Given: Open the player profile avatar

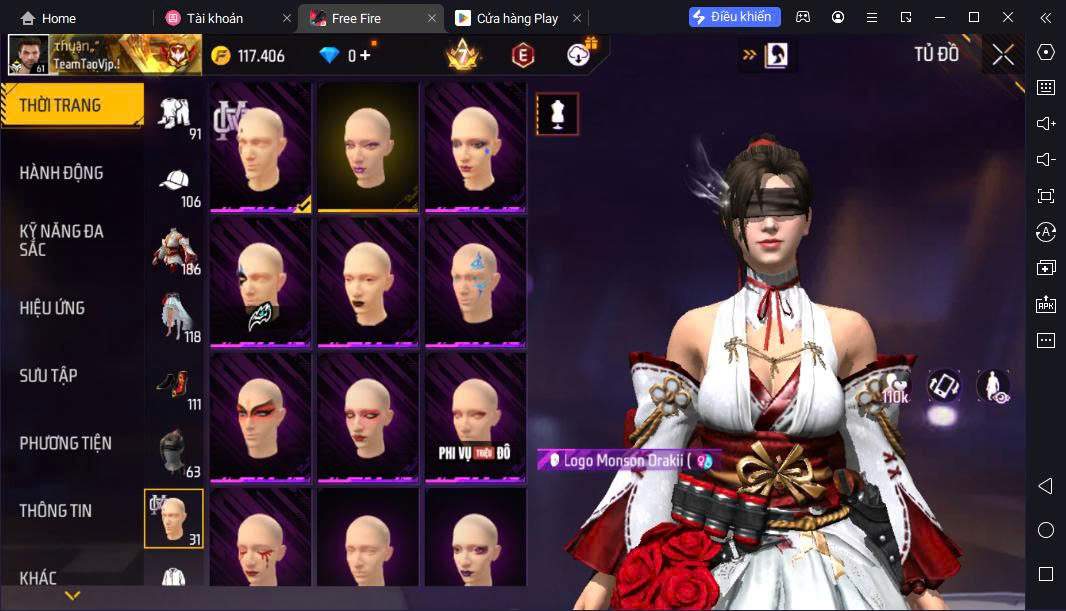Looking at the screenshot, I should [x=28, y=55].
